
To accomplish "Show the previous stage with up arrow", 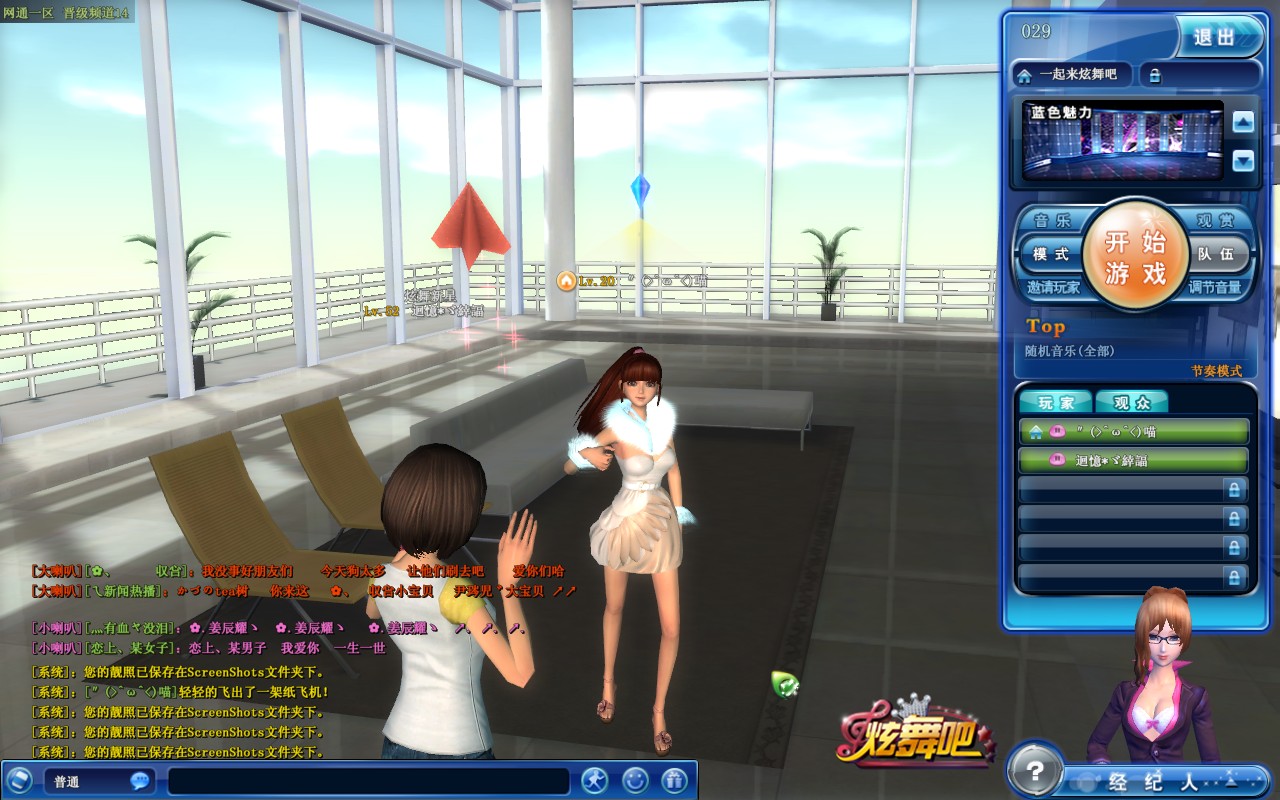I will coord(1243,123).
